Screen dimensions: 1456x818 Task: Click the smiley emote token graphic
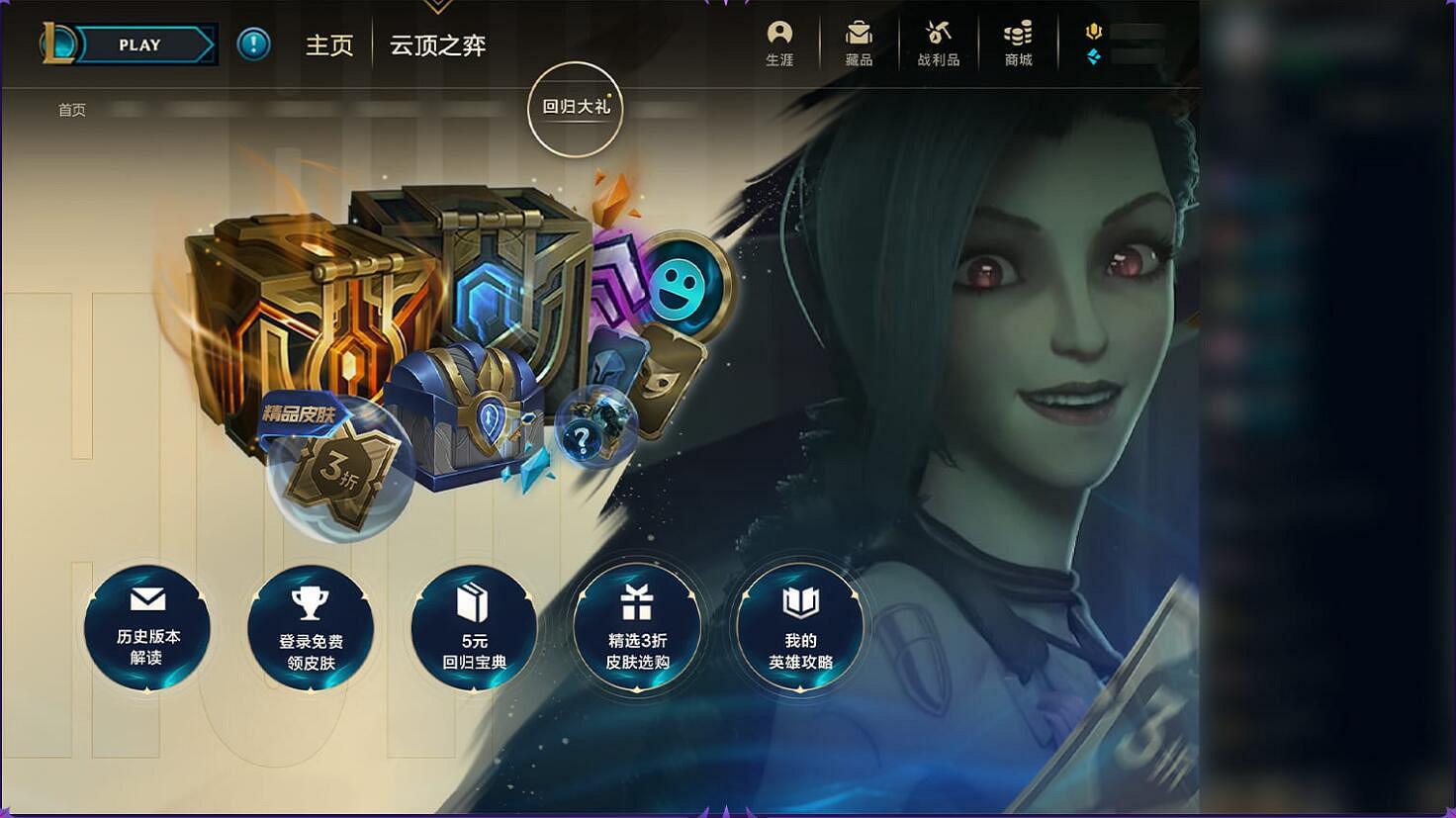pyautogui.click(x=678, y=287)
